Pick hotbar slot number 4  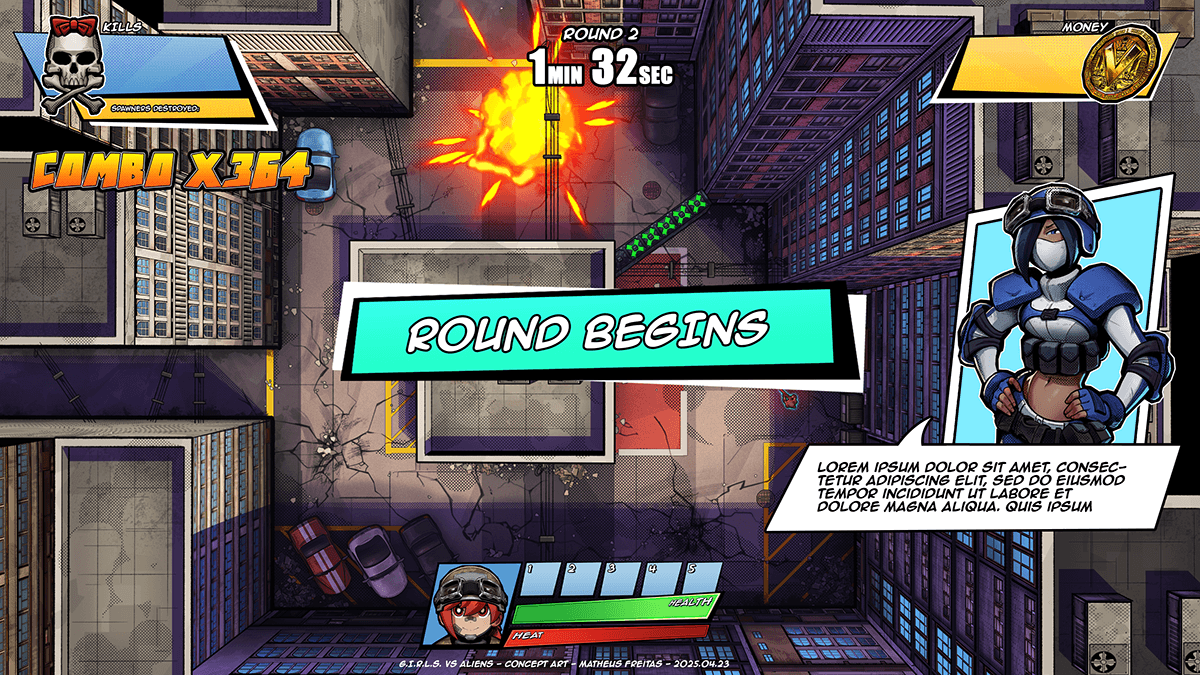[x=661, y=581]
